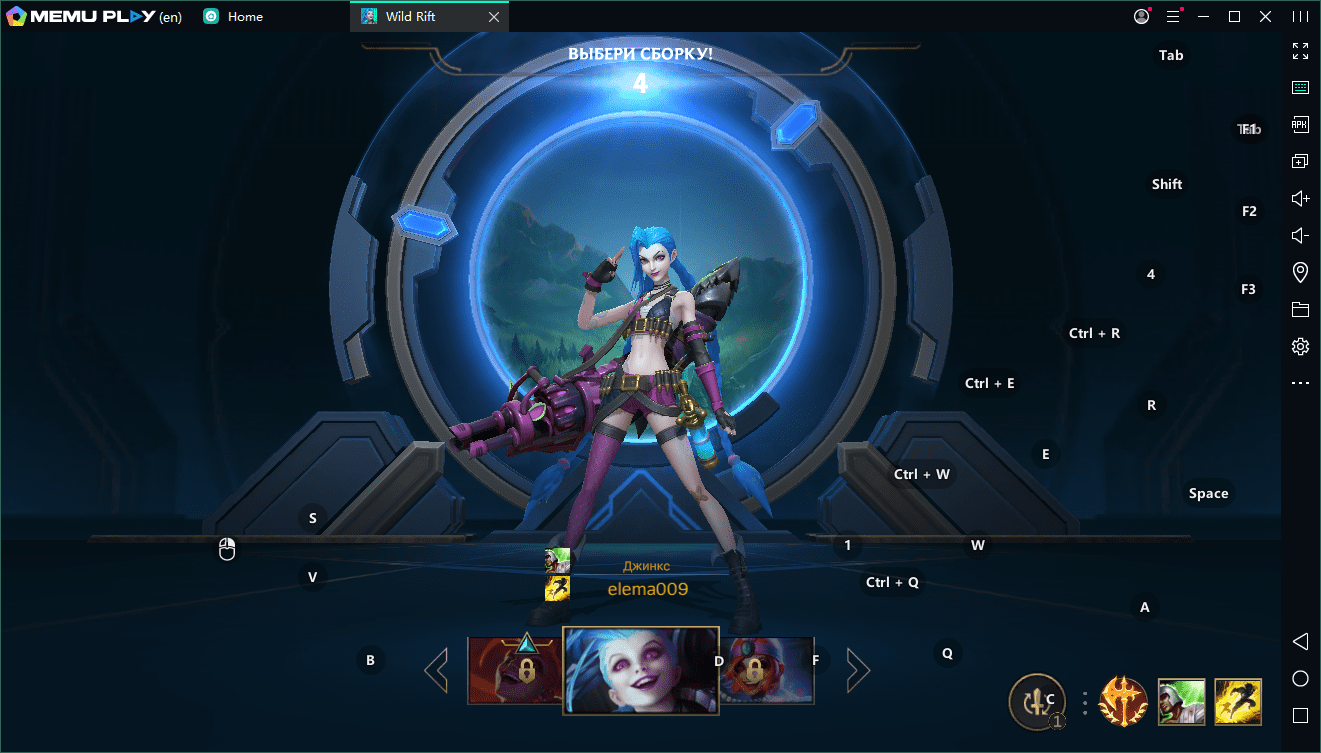Show the previous skin with the left arrow

coord(436,670)
